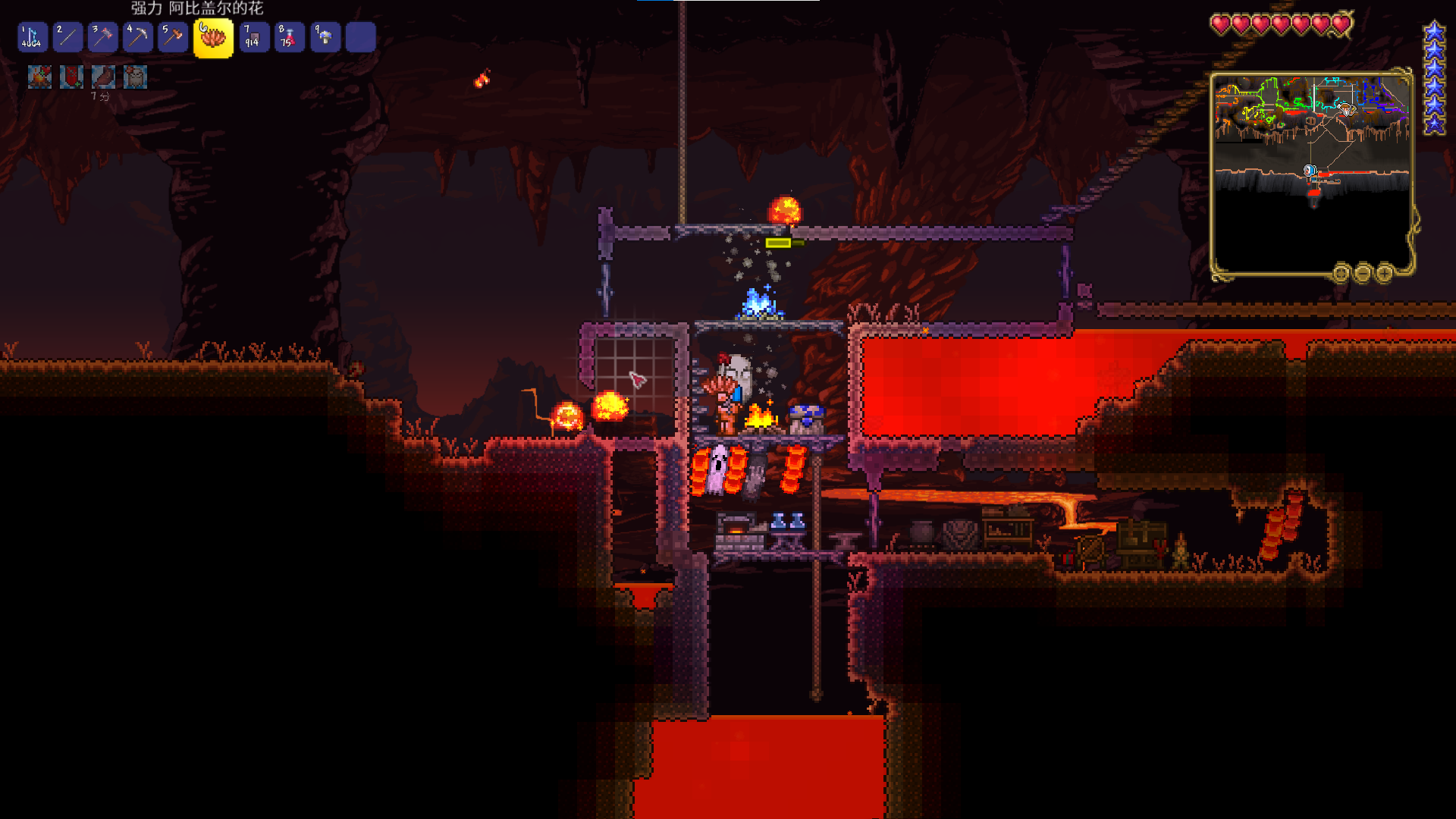1456x819 pixels.
Task: Select the thin spear in slot 2
Action: (67, 37)
